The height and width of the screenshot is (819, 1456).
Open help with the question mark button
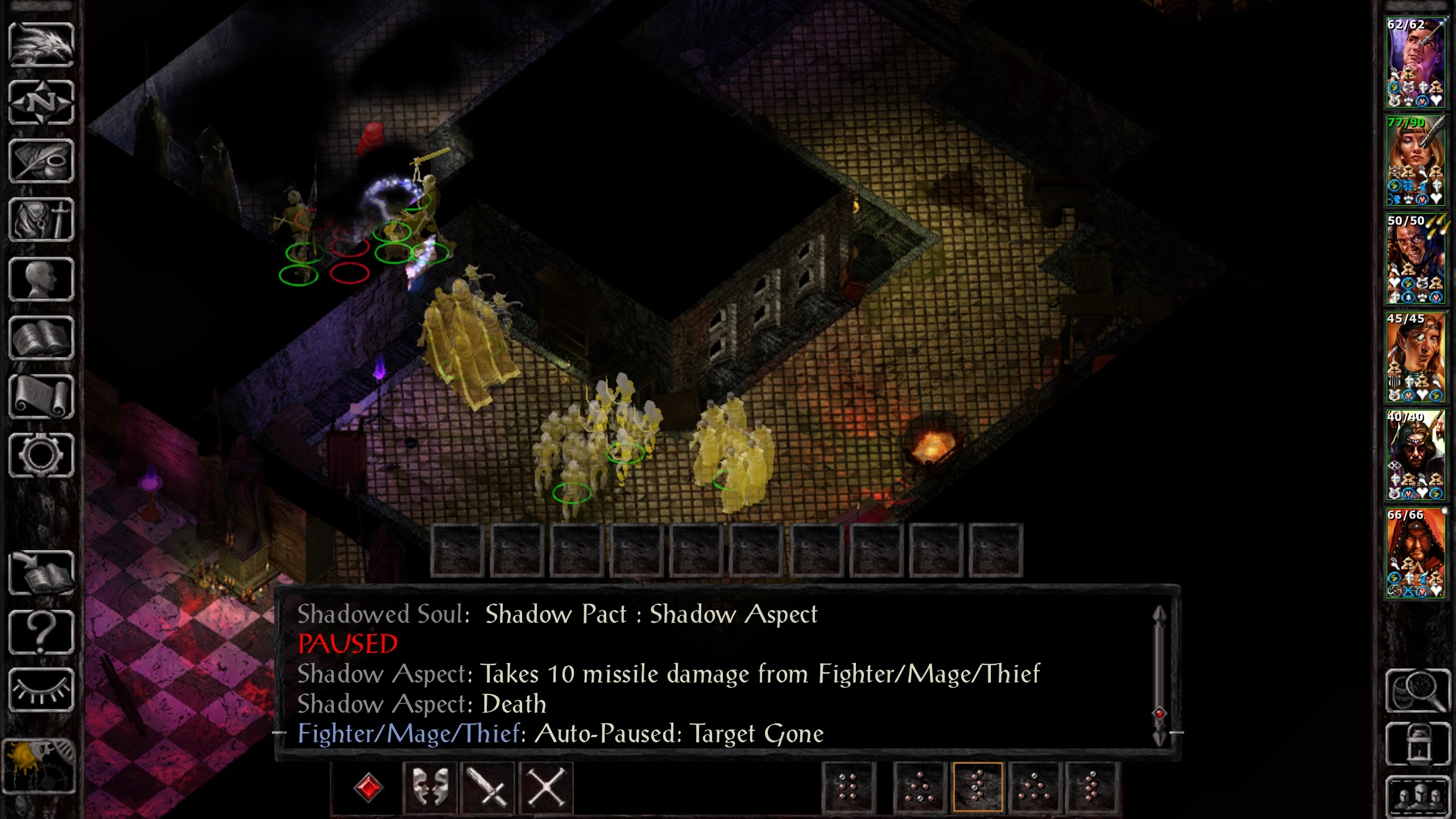pos(41,631)
